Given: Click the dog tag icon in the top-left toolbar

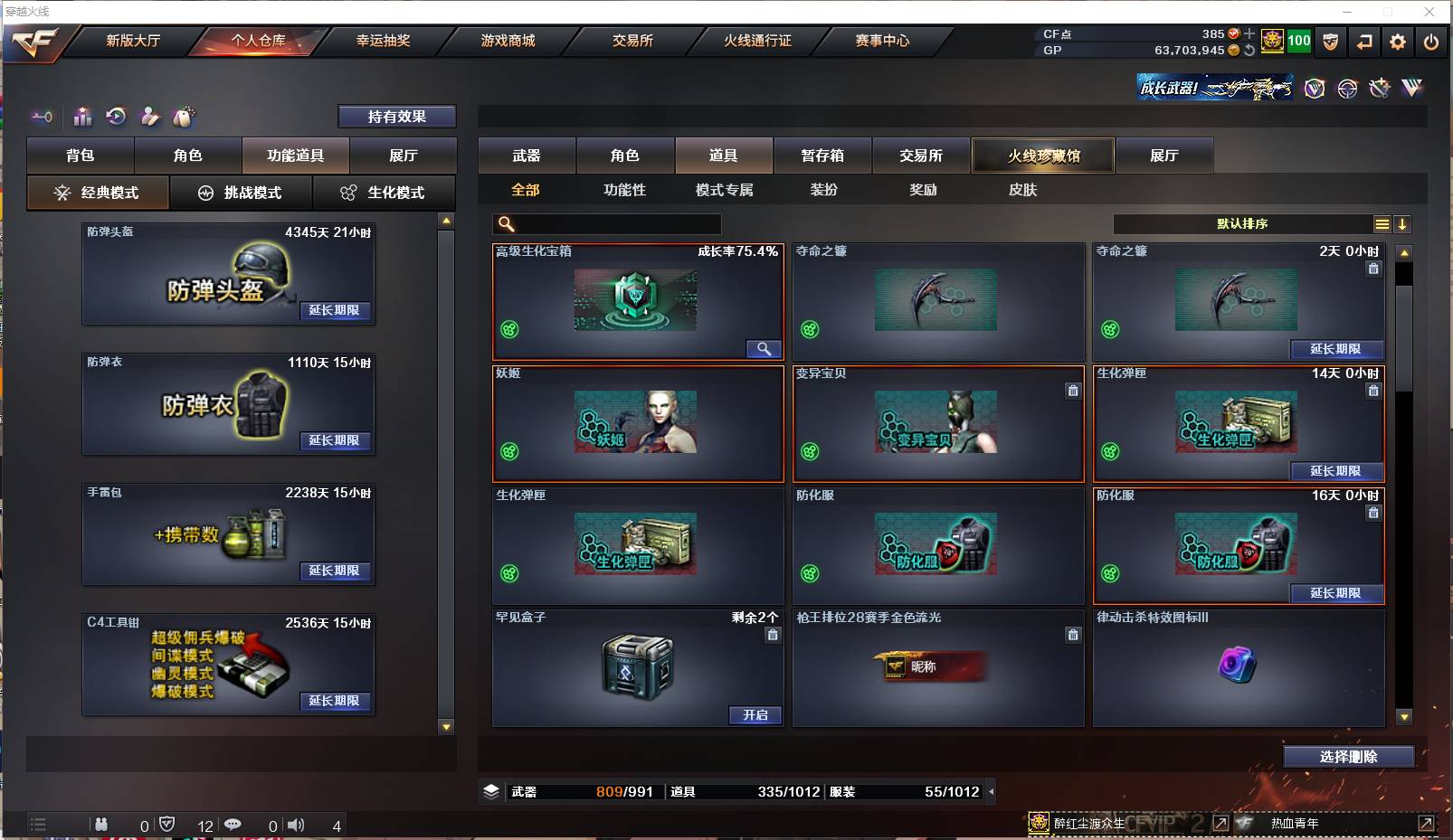Looking at the screenshot, I should 182,117.
